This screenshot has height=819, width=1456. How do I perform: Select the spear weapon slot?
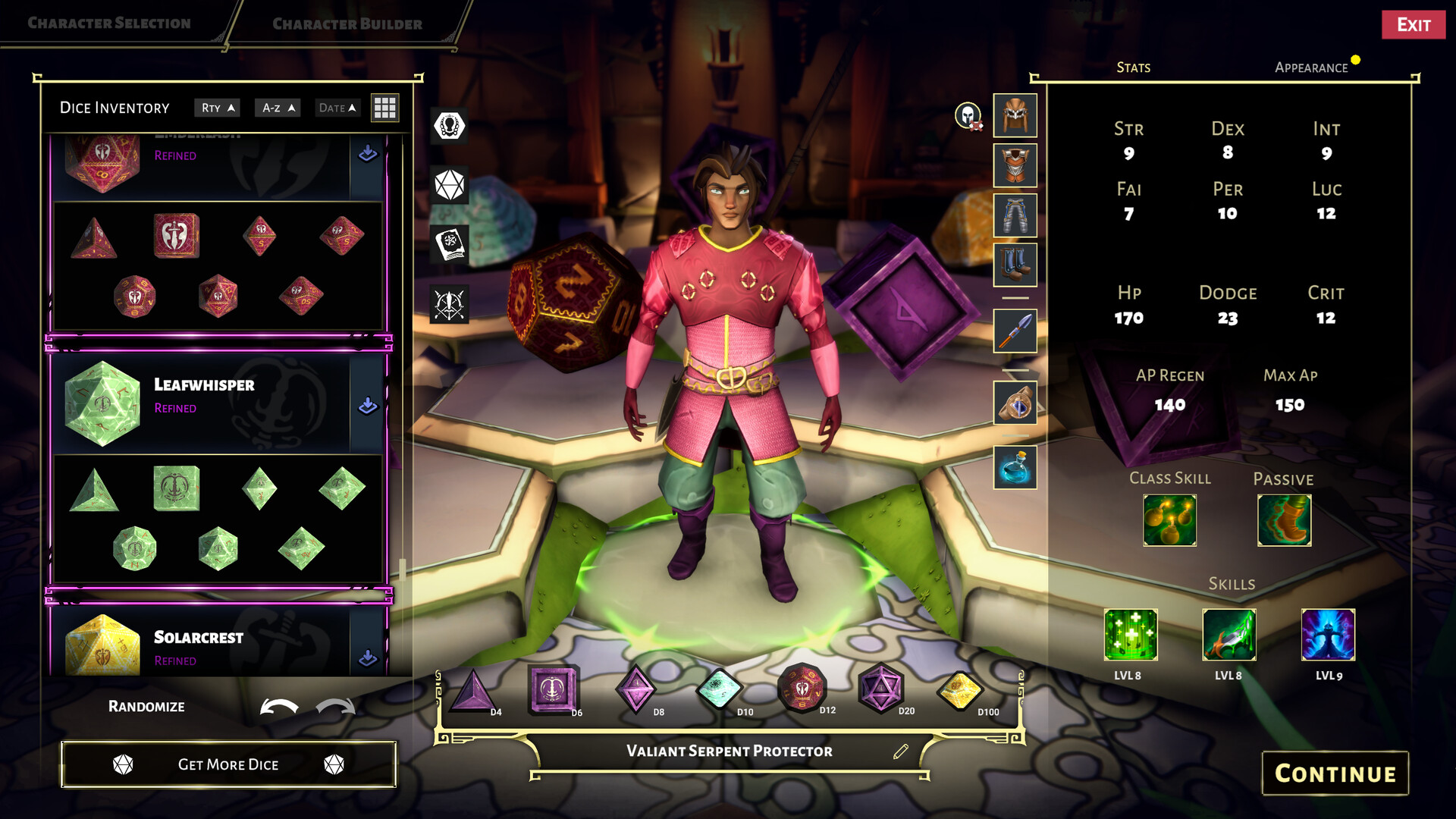tap(1015, 331)
